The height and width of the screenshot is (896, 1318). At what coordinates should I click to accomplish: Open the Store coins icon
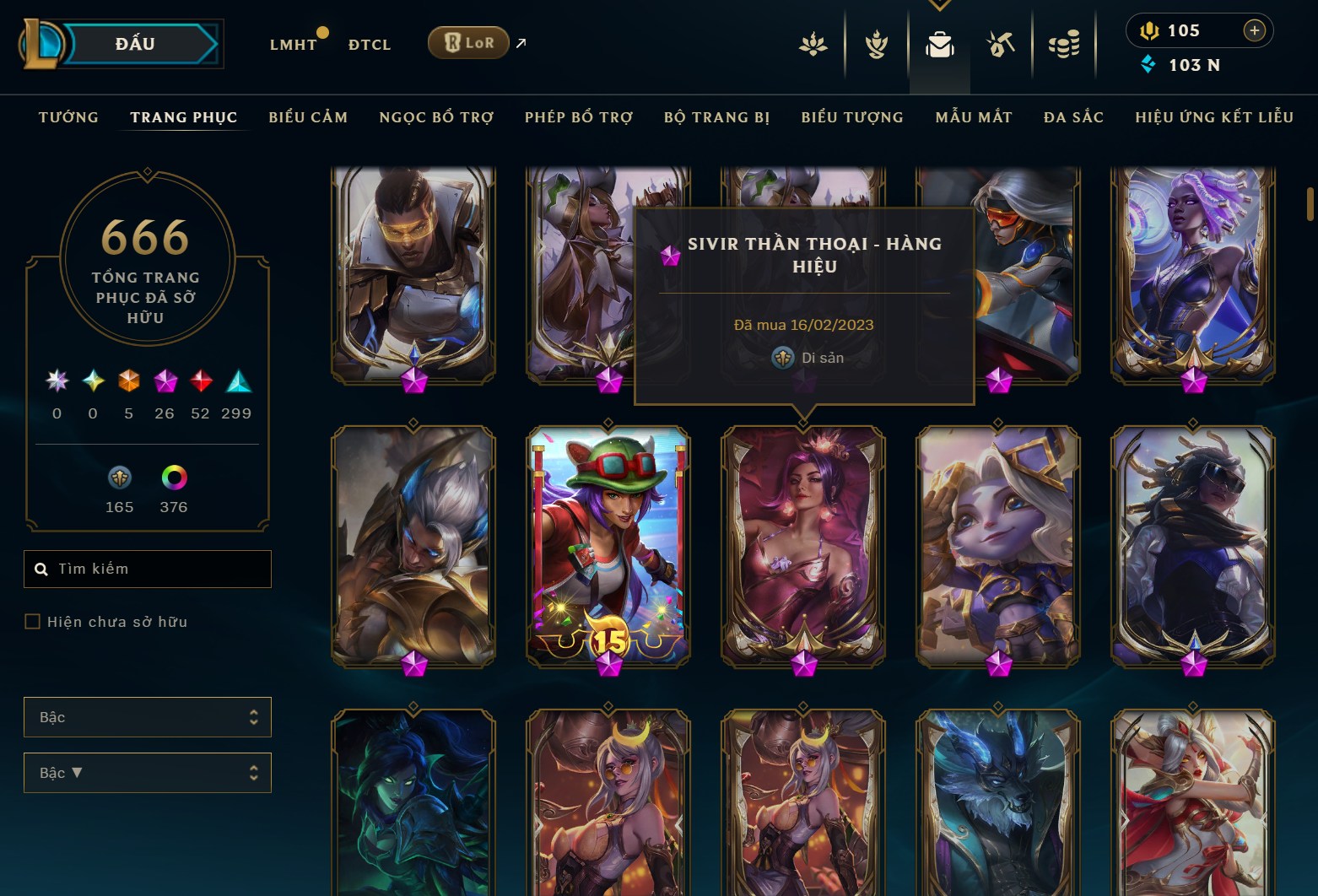coord(1064,46)
